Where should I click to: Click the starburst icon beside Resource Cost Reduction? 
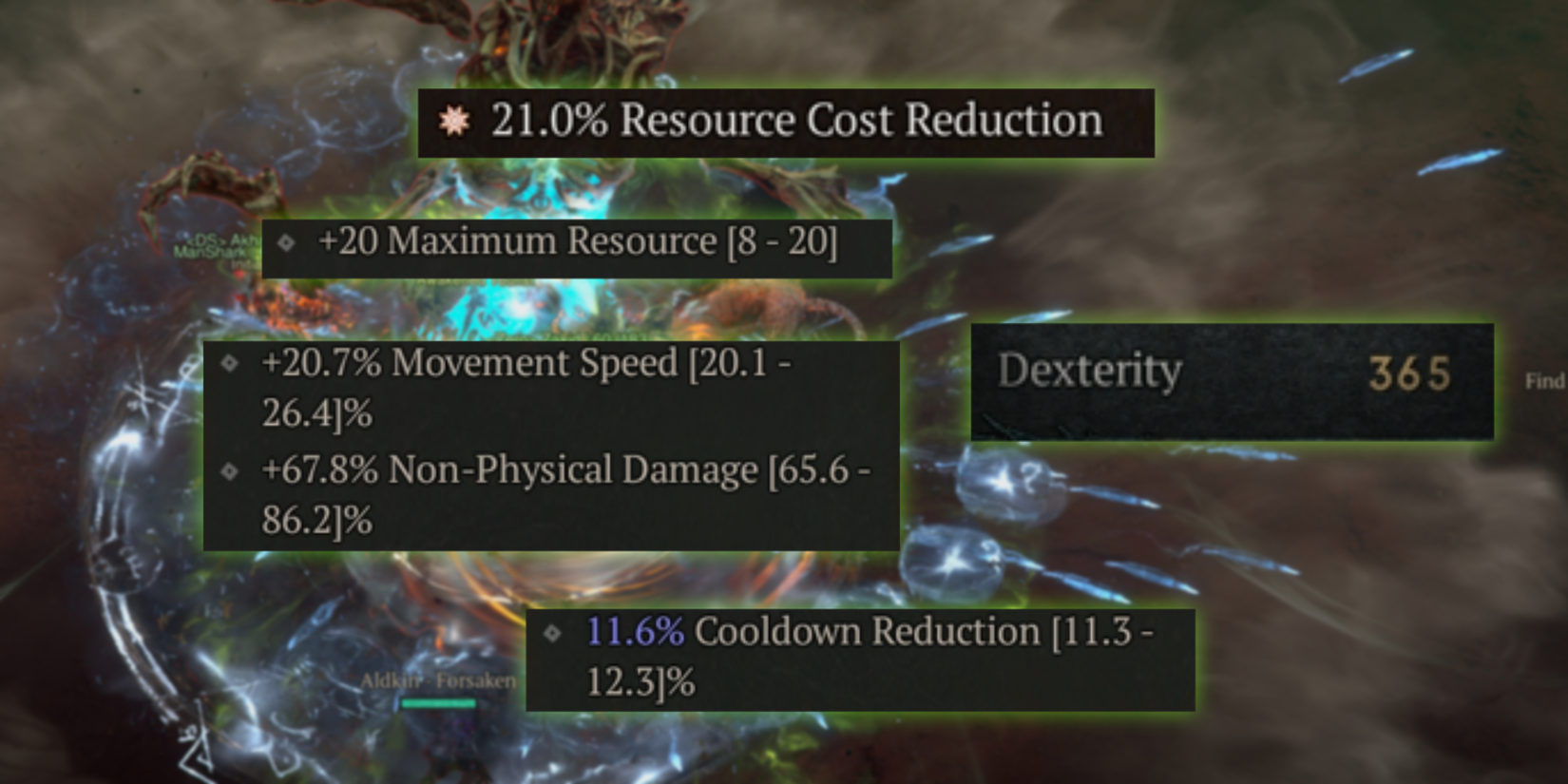click(455, 120)
